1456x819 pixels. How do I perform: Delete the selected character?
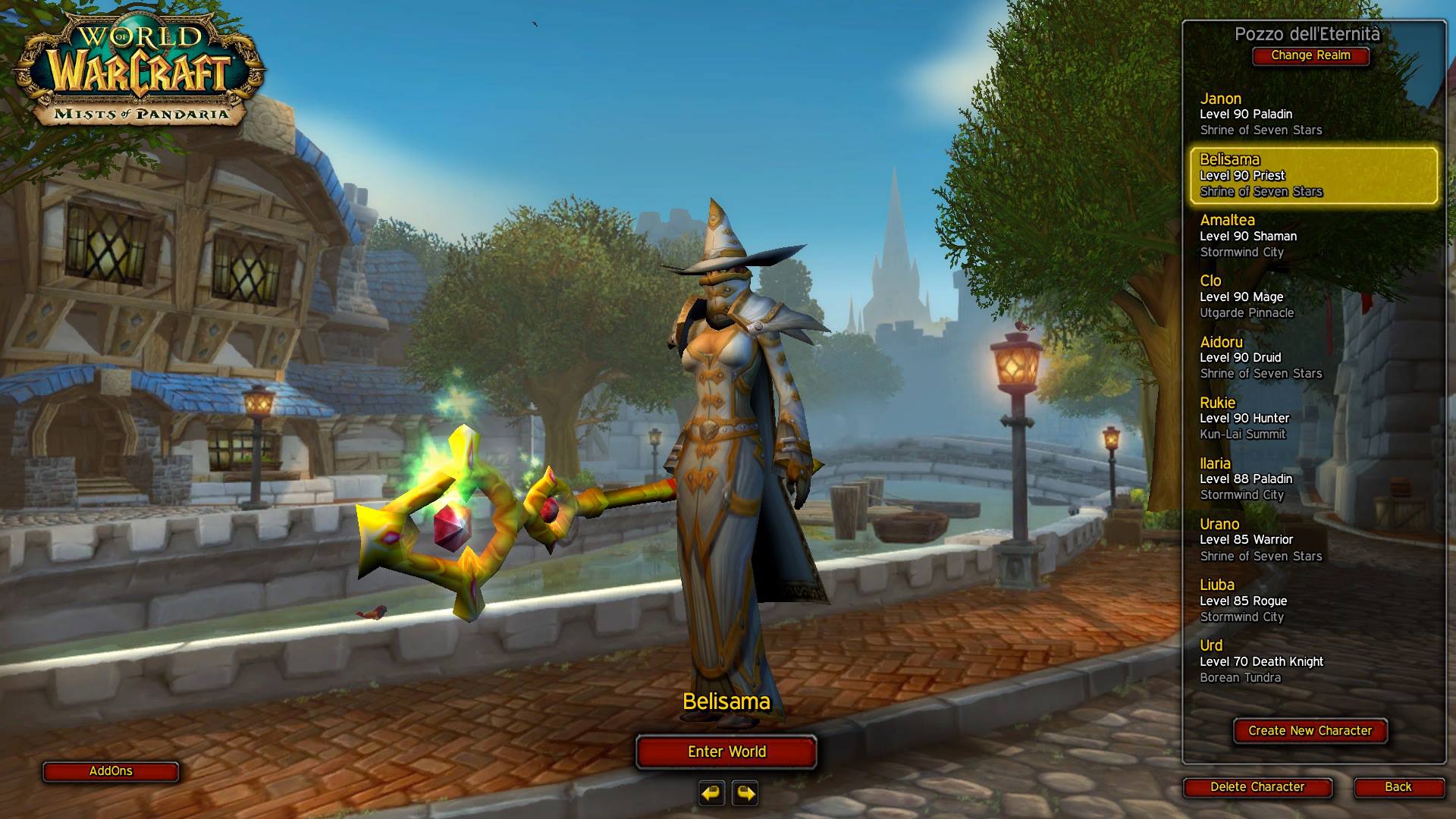pyautogui.click(x=1257, y=787)
